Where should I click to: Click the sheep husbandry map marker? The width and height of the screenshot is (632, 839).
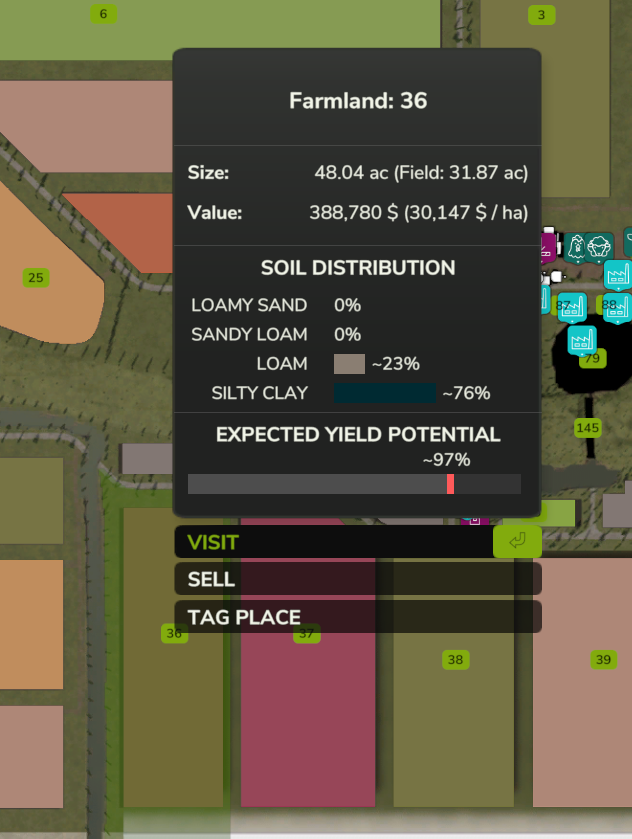click(x=599, y=246)
